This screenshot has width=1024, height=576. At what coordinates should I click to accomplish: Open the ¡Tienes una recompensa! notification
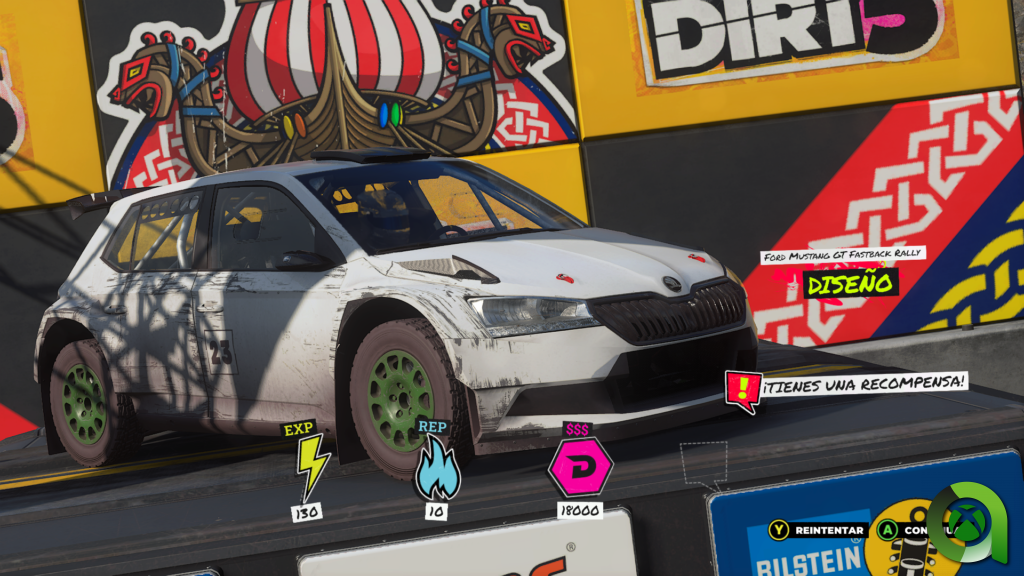tap(848, 383)
